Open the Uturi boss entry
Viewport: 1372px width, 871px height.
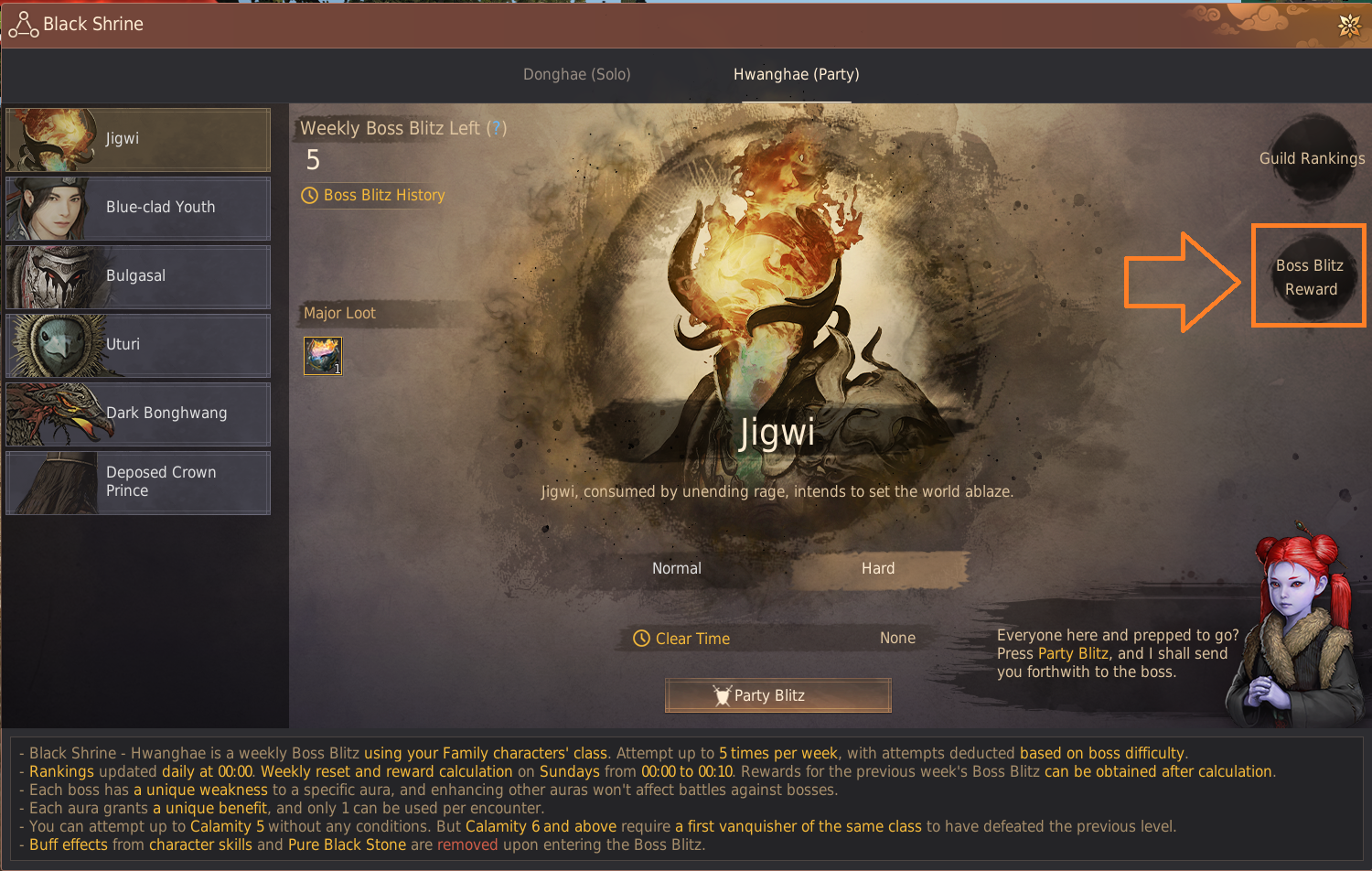point(137,345)
